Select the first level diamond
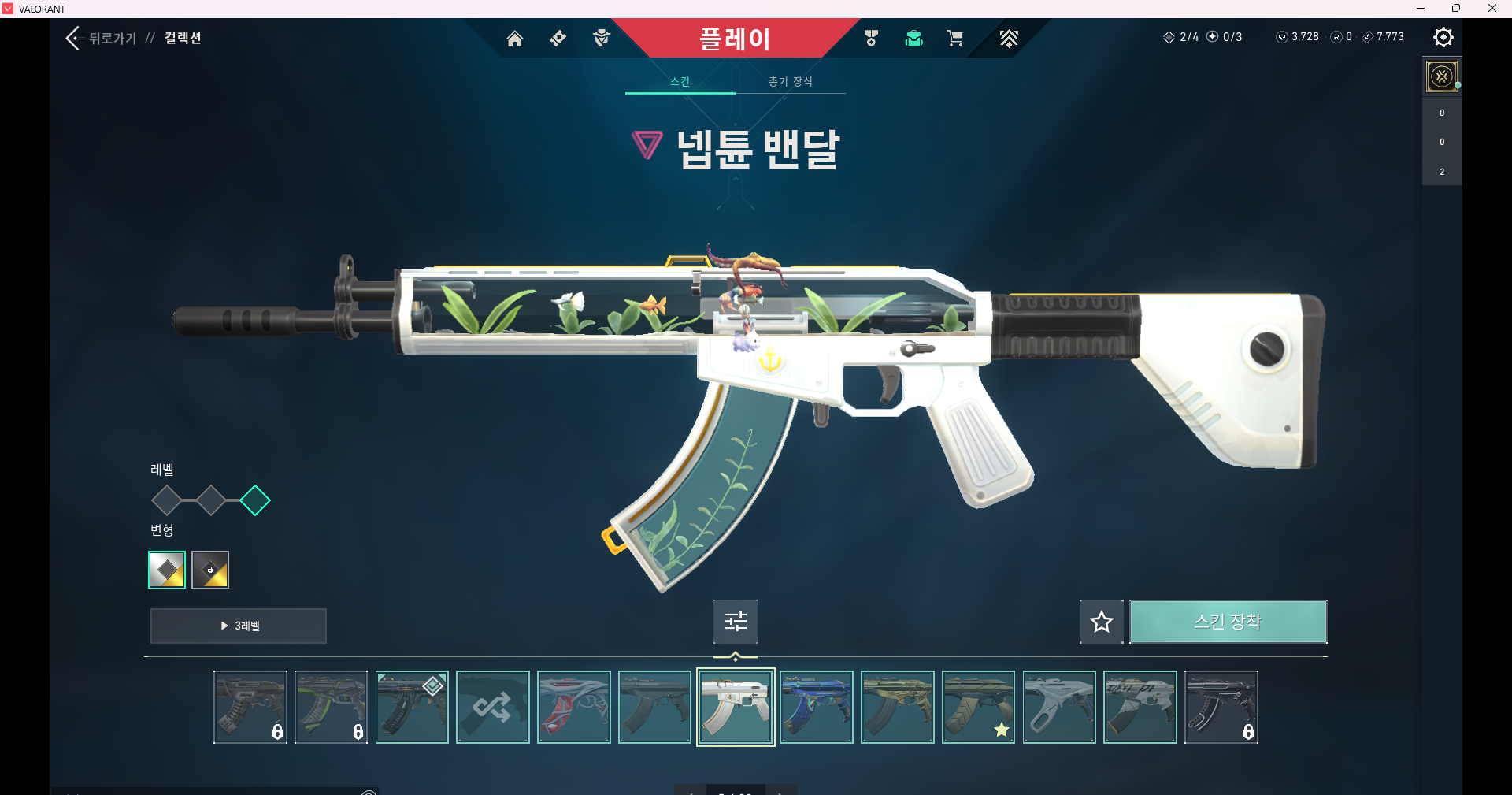The image size is (1512, 795). (166, 500)
